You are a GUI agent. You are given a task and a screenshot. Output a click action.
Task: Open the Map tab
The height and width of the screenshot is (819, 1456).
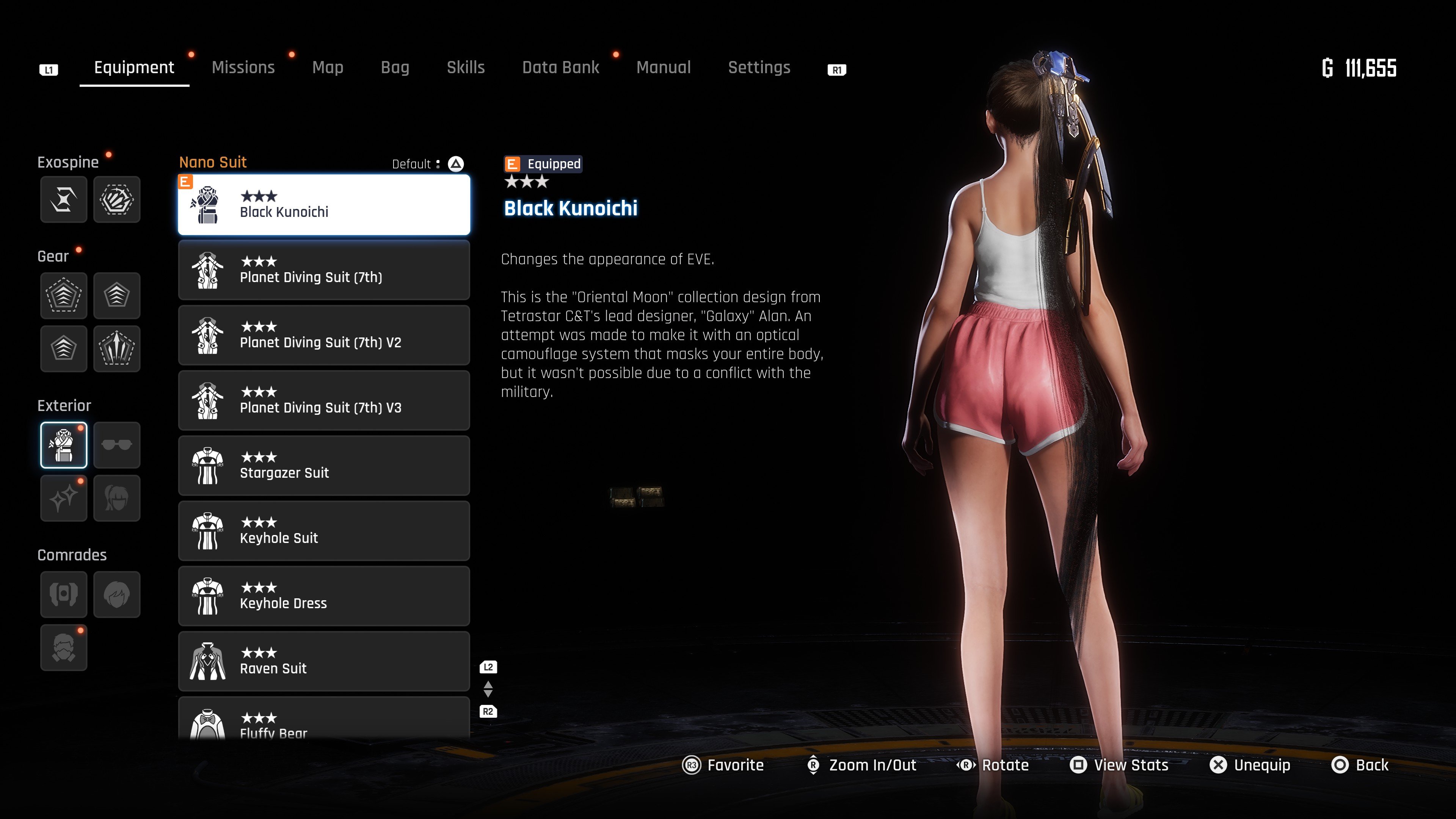pyautogui.click(x=328, y=67)
